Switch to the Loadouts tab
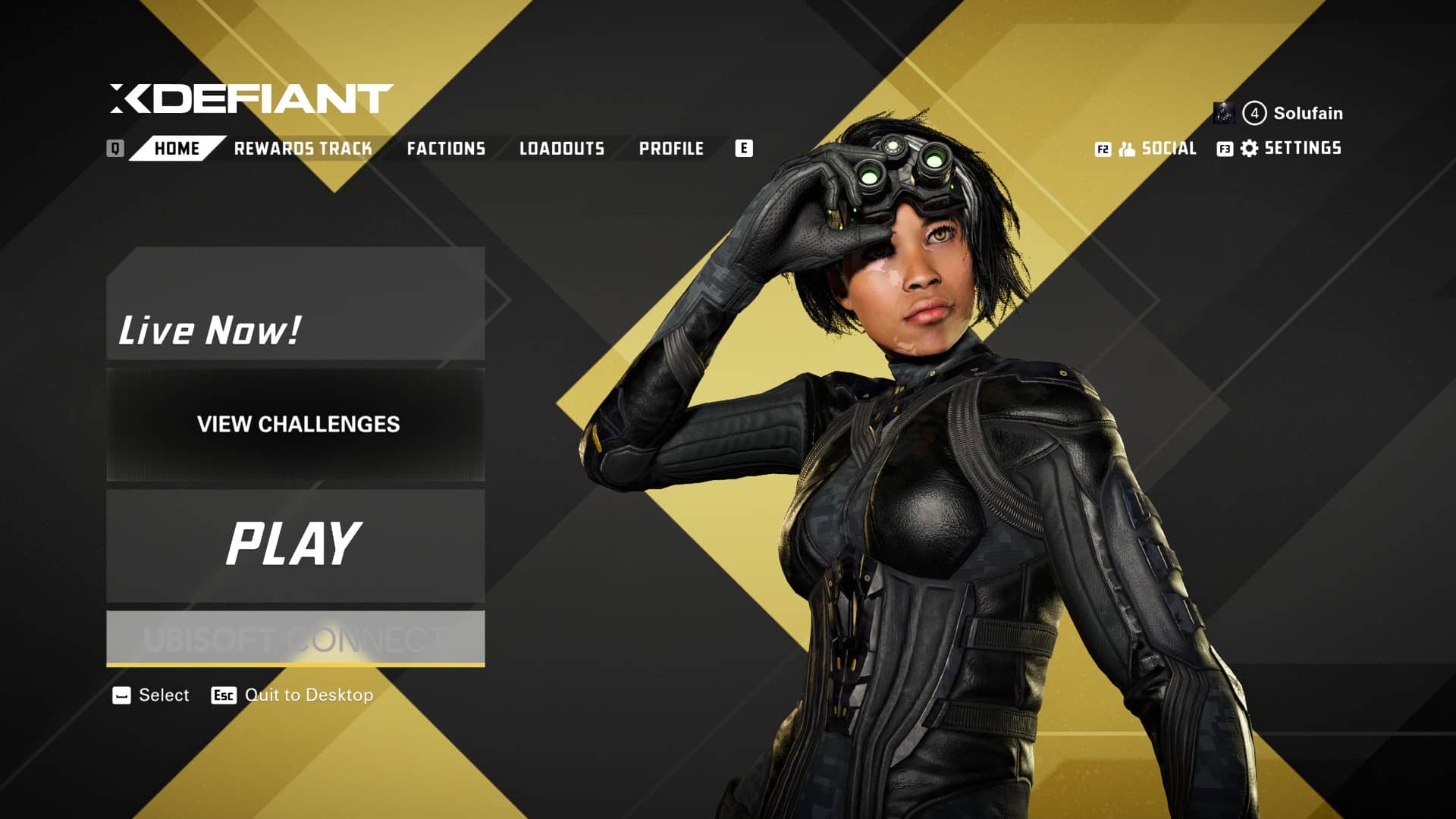 [x=562, y=148]
